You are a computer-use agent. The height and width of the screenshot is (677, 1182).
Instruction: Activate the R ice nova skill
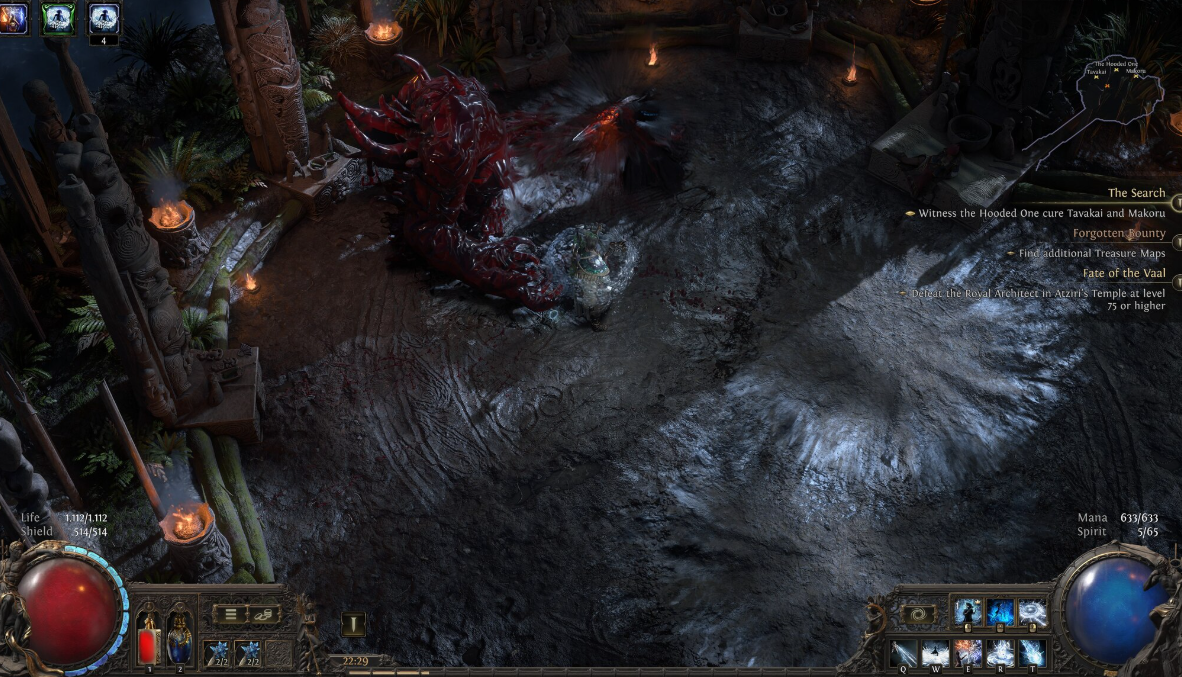[1000, 653]
